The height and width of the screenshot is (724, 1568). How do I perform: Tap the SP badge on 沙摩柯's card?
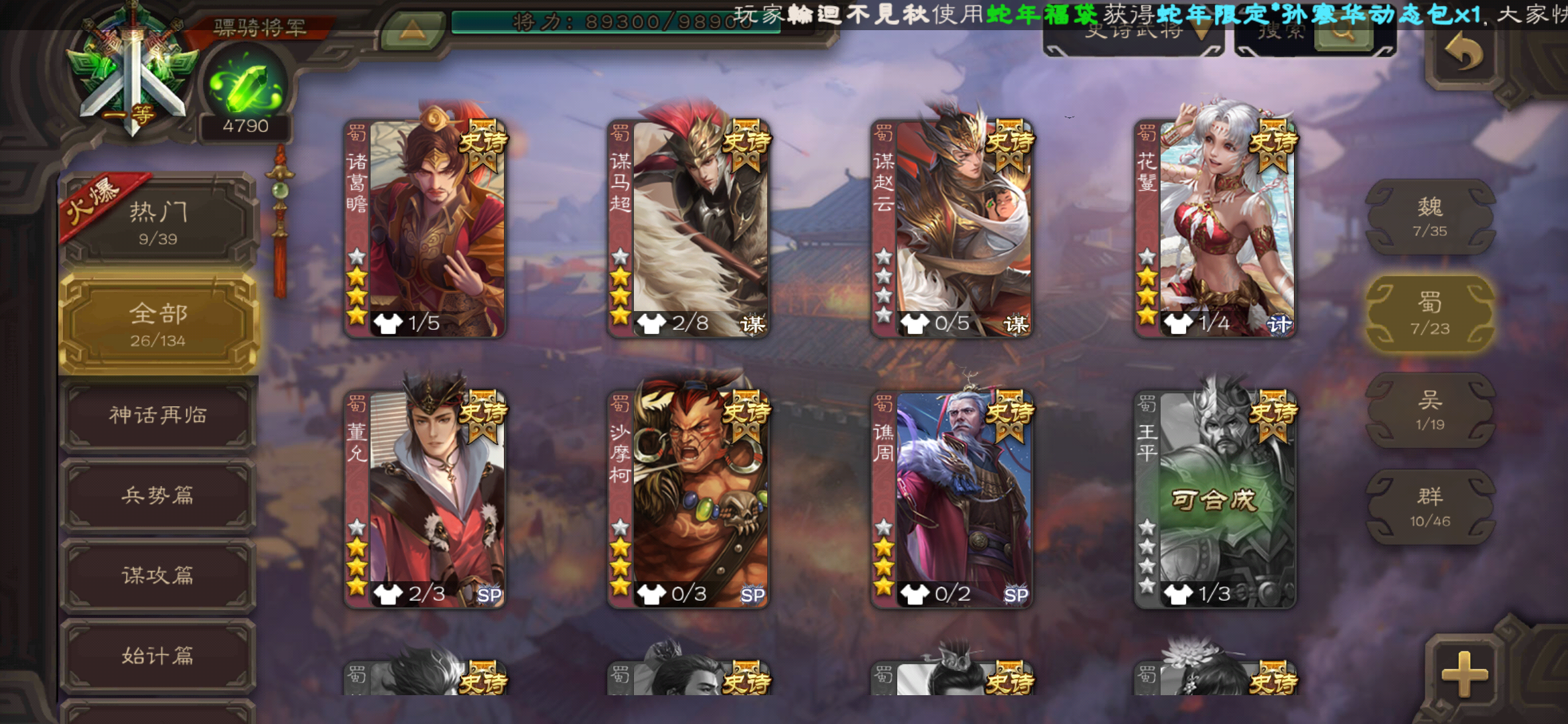tap(753, 593)
